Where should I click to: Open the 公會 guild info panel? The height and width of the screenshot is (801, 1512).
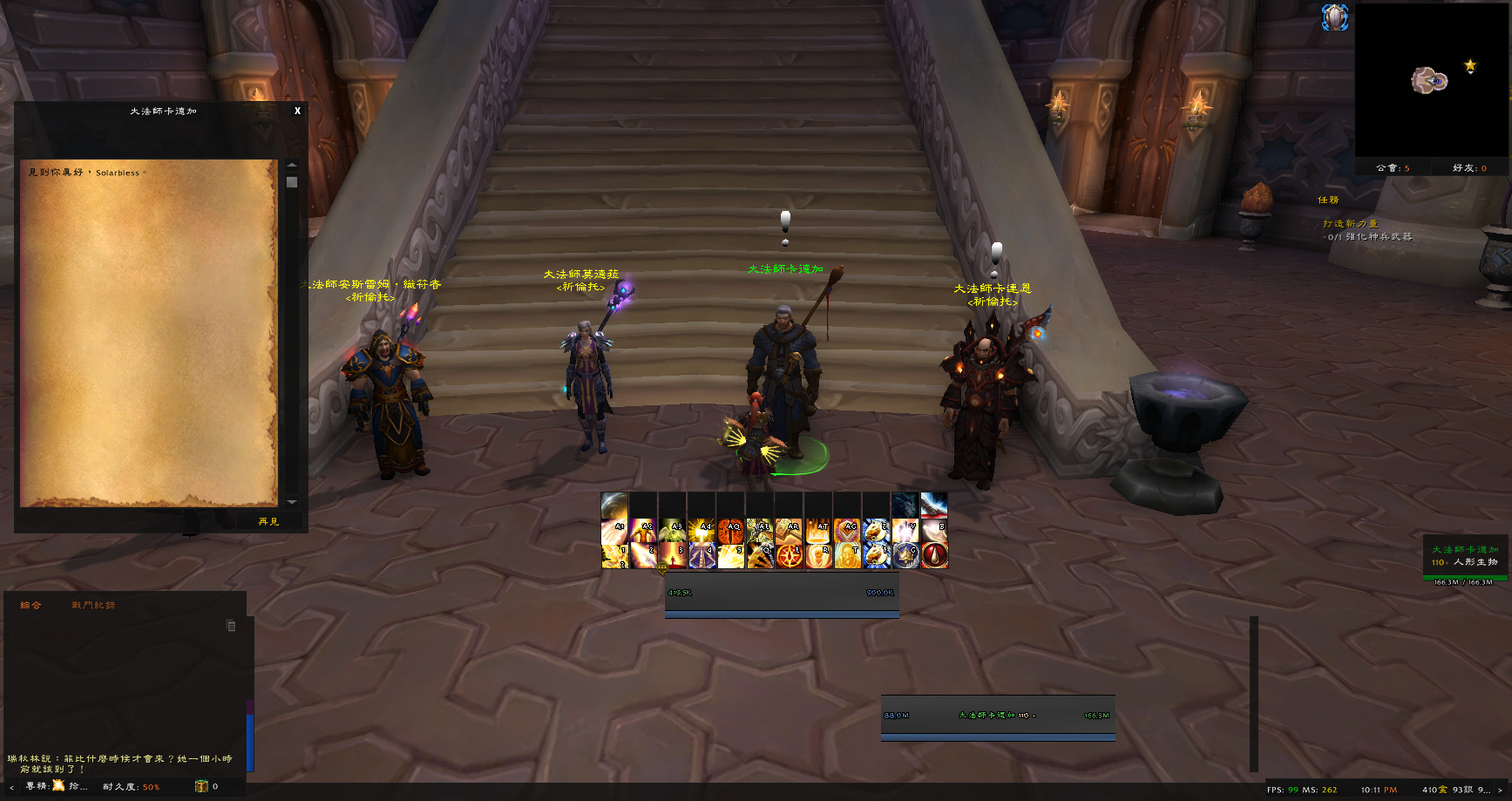coord(1393,168)
